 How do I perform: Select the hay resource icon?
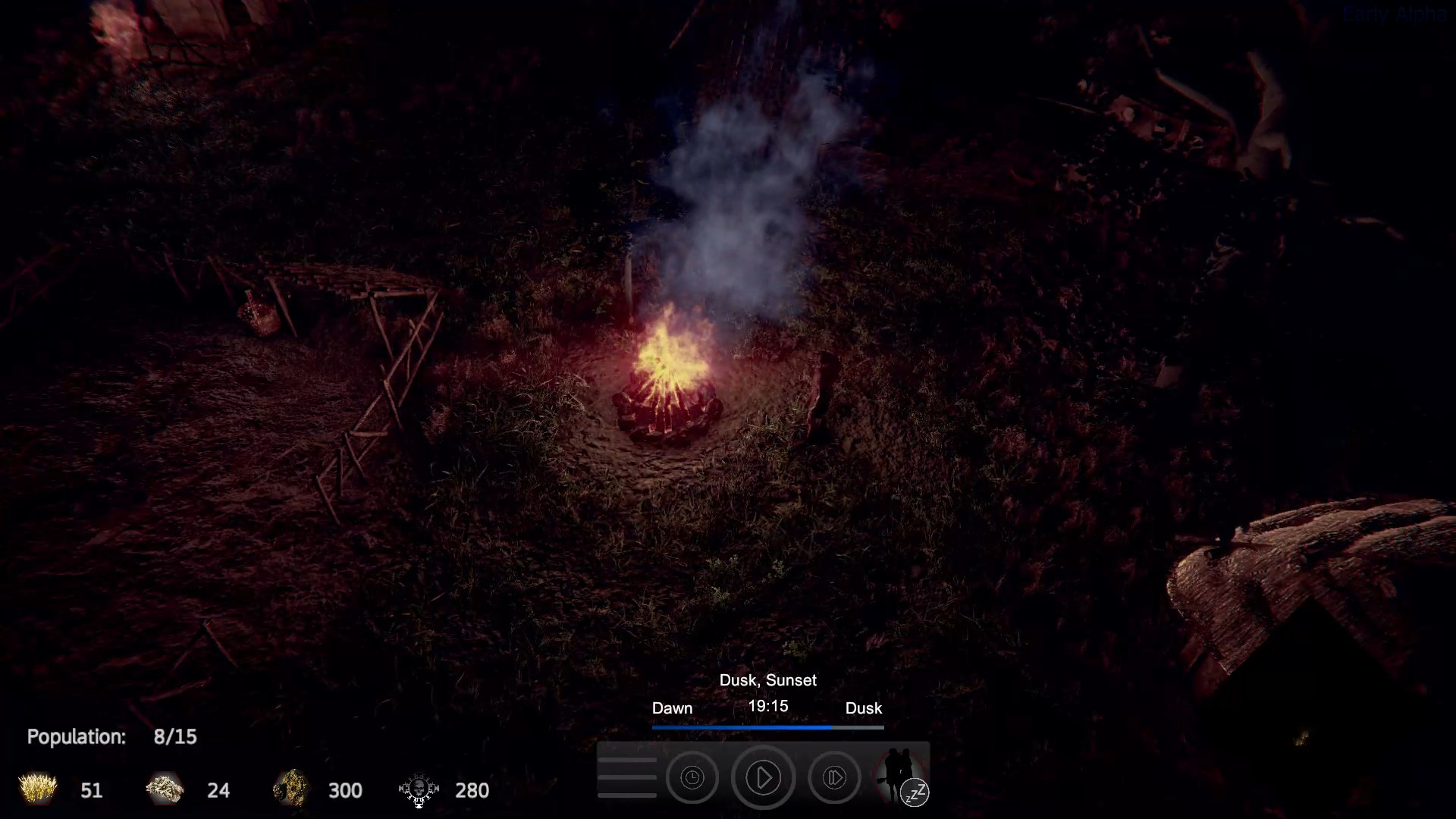pyautogui.click(x=36, y=789)
